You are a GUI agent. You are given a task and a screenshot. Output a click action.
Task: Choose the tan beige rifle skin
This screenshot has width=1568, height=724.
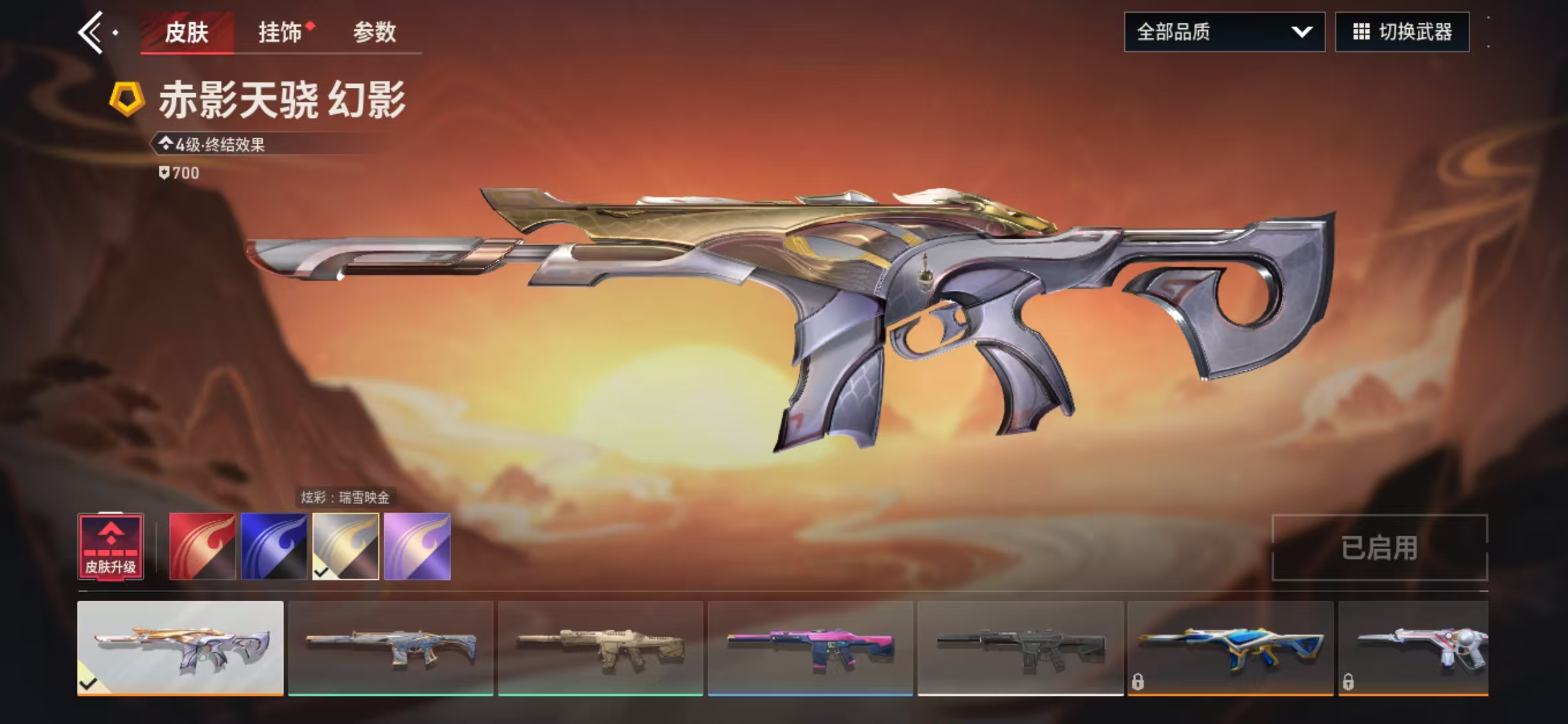(600, 648)
